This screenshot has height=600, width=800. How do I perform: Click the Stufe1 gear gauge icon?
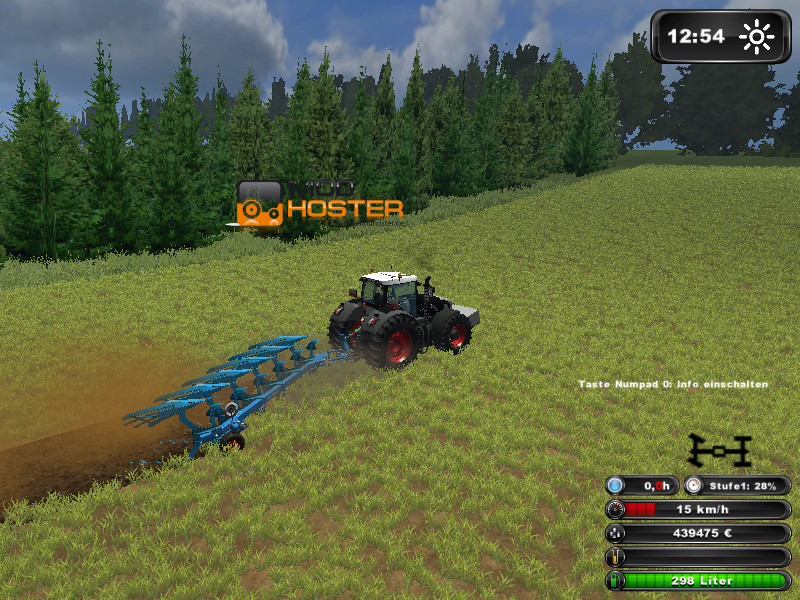(x=695, y=485)
